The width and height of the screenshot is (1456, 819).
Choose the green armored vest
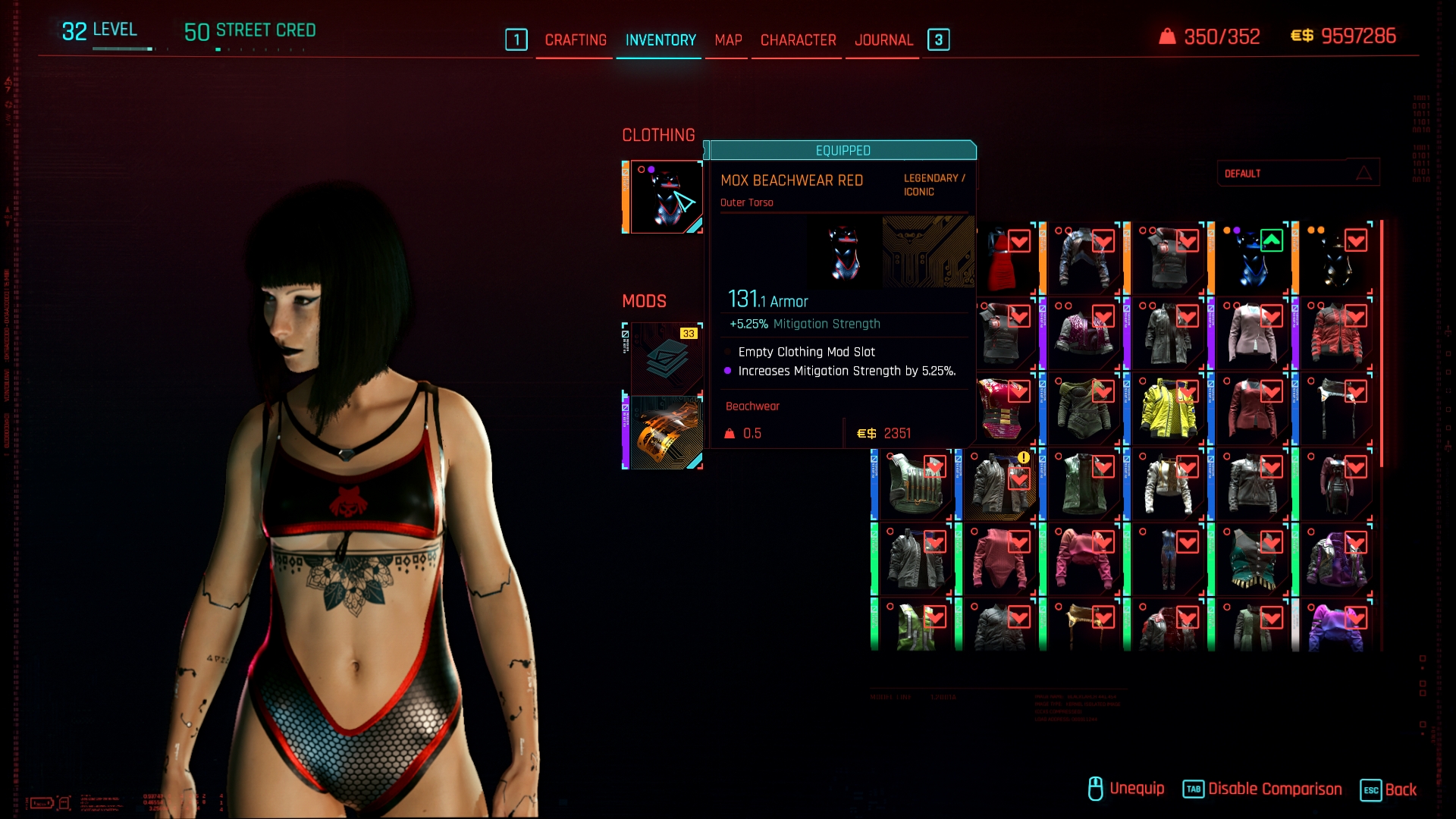click(x=915, y=485)
